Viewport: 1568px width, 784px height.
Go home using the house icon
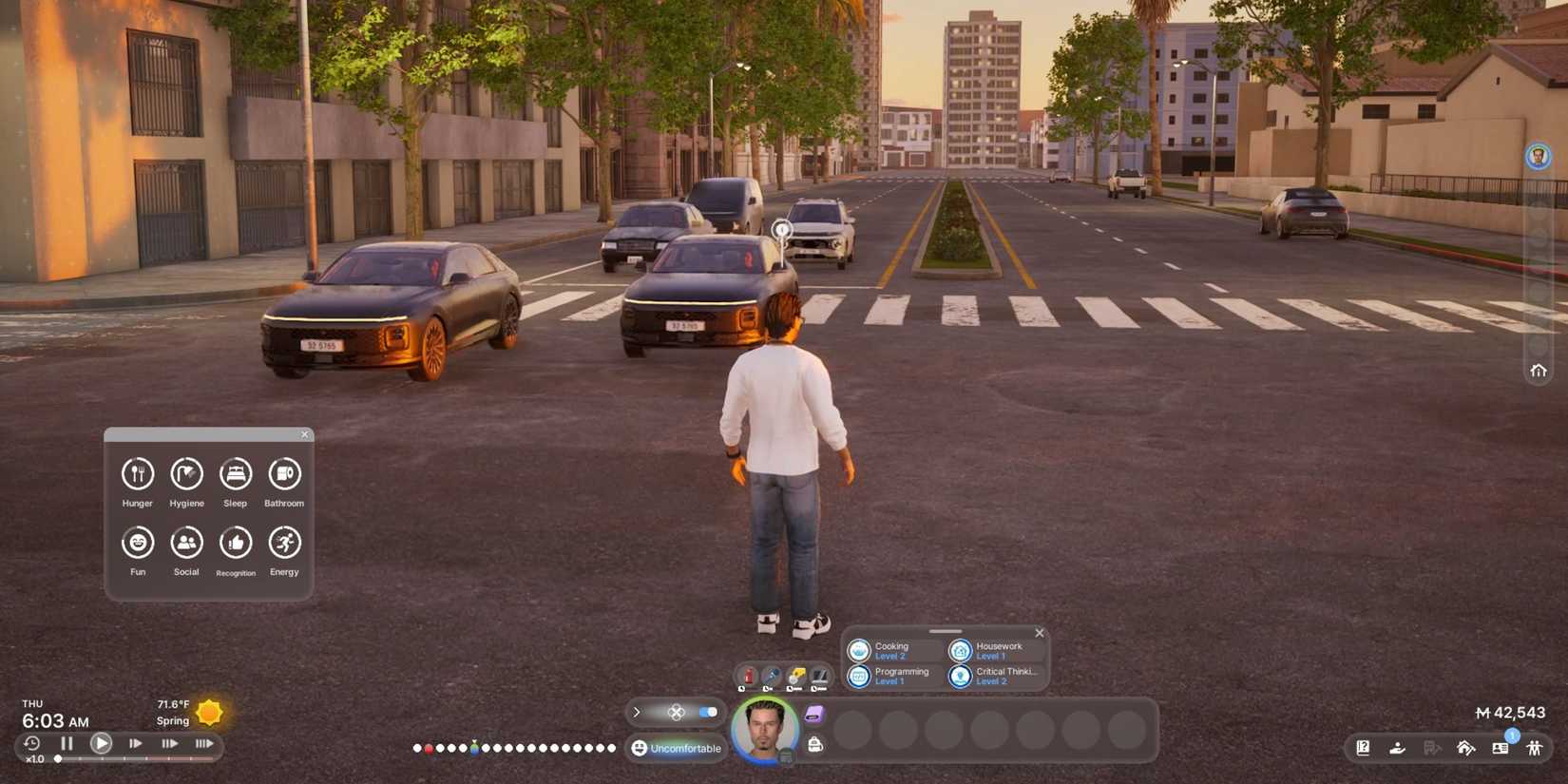(1539, 371)
